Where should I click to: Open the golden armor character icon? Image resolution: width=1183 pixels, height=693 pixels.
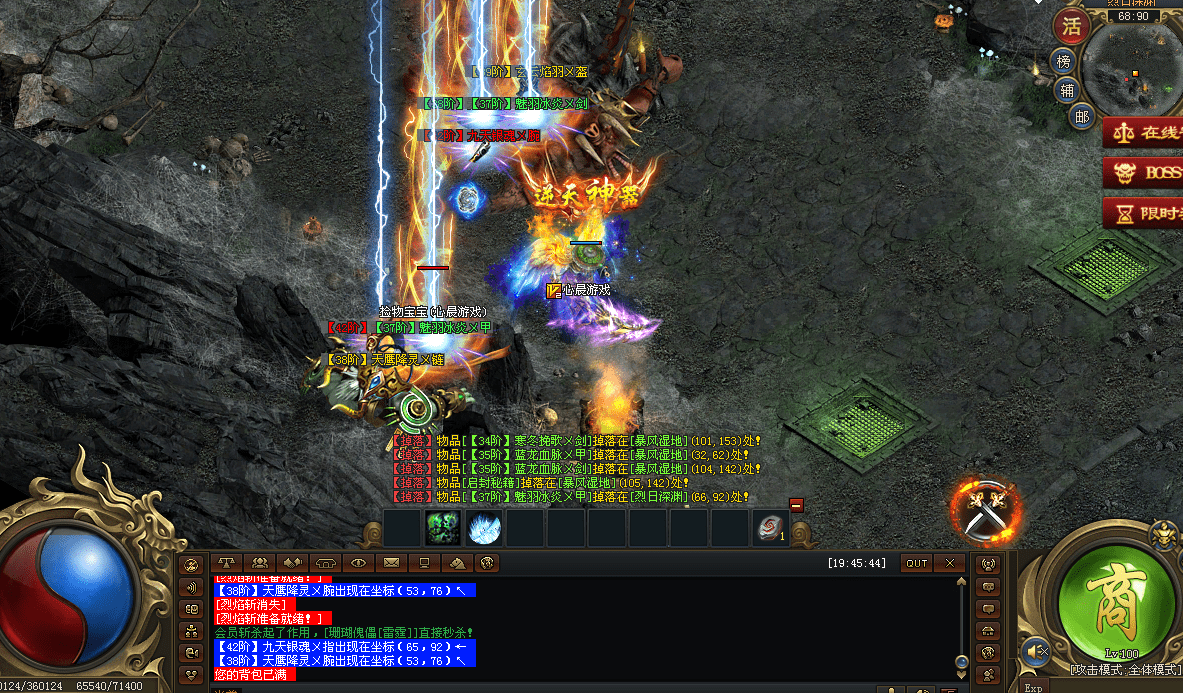(1163, 538)
